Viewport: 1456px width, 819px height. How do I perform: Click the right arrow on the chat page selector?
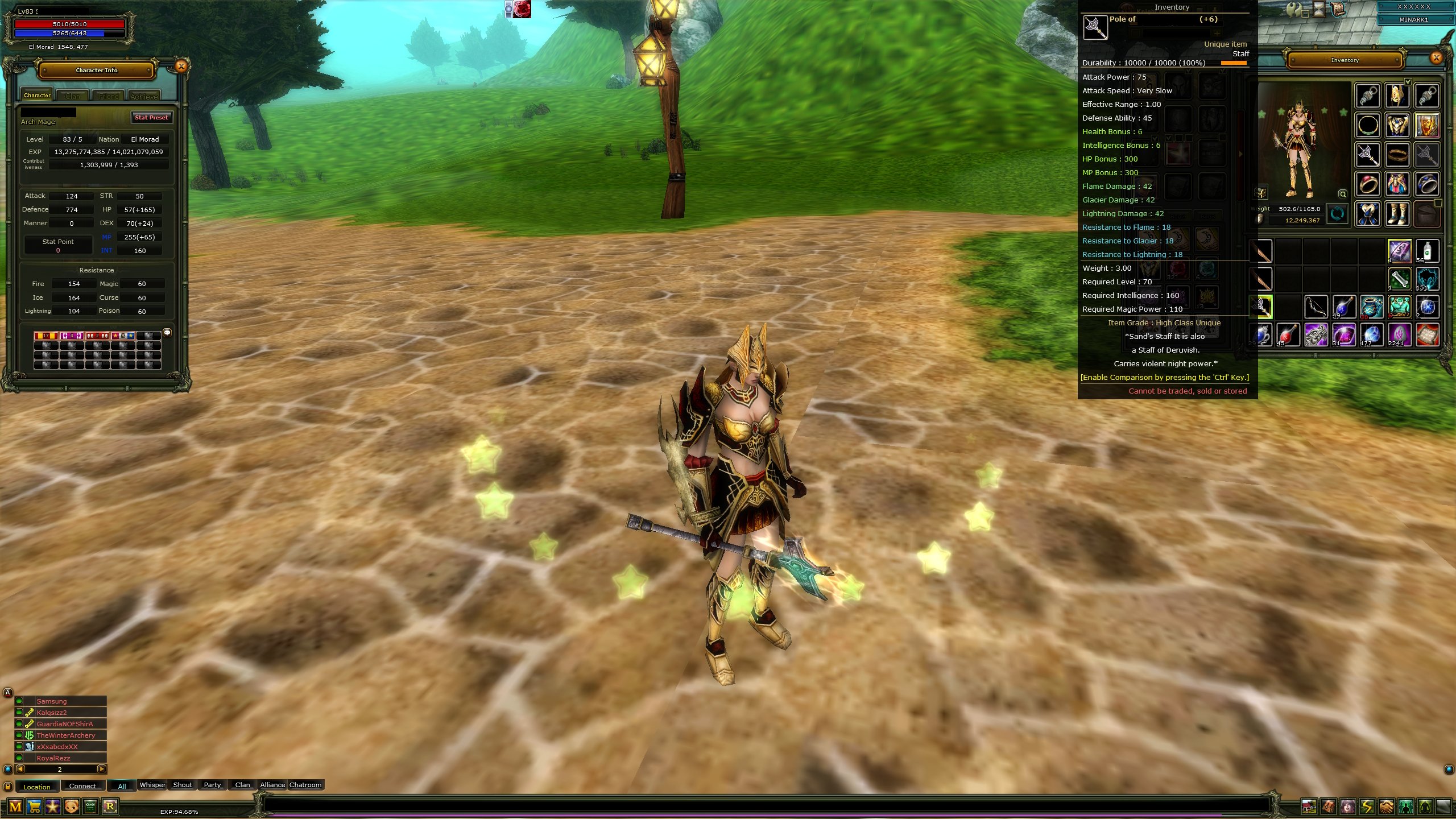click(101, 769)
